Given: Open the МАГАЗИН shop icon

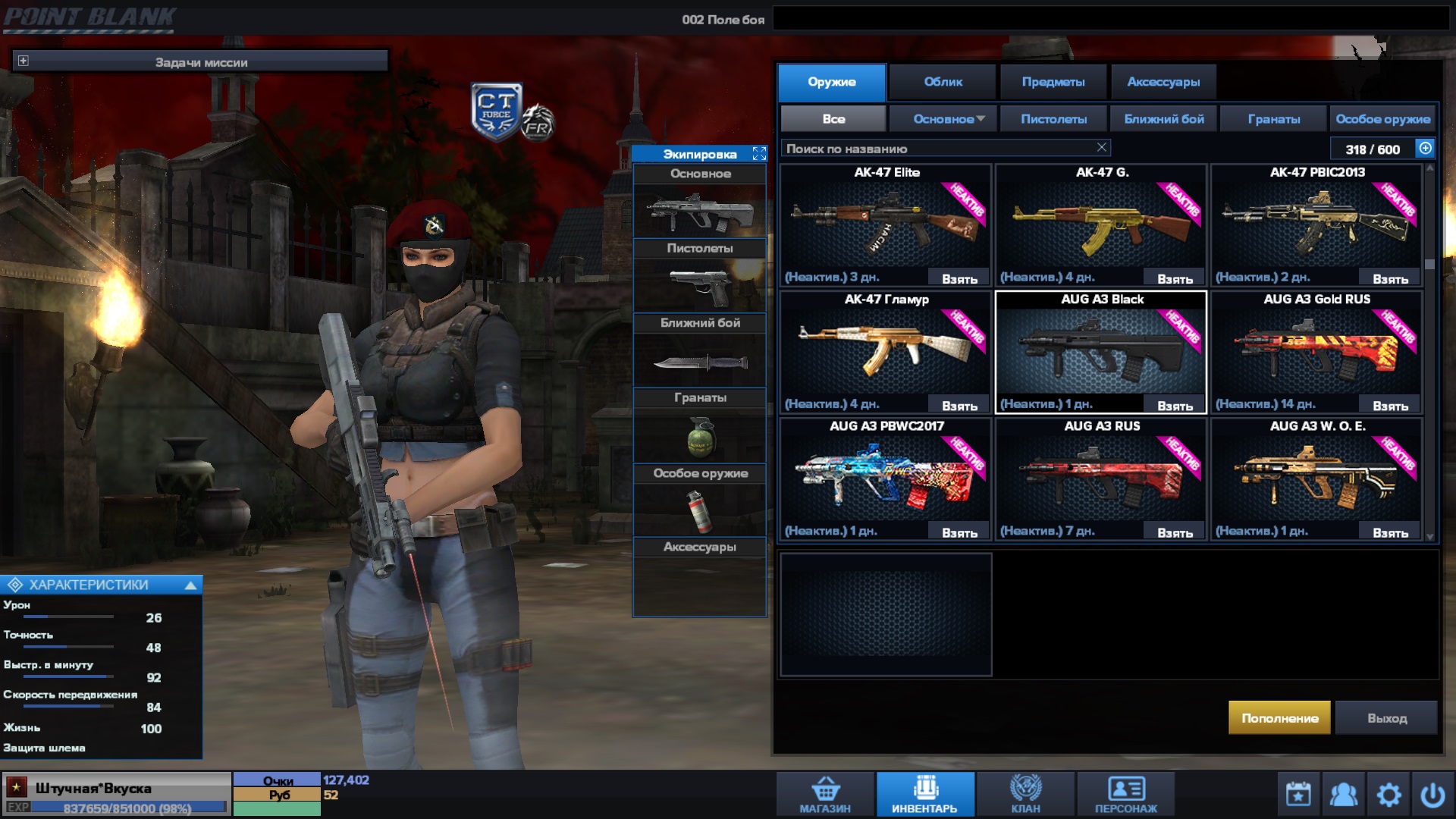Looking at the screenshot, I should (x=827, y=792).
